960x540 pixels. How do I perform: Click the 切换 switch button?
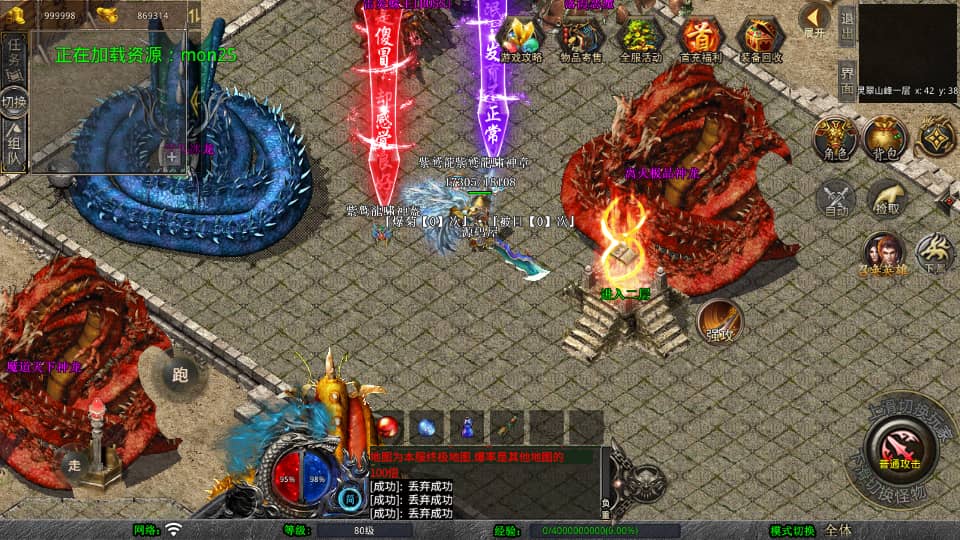coord(15,103)
